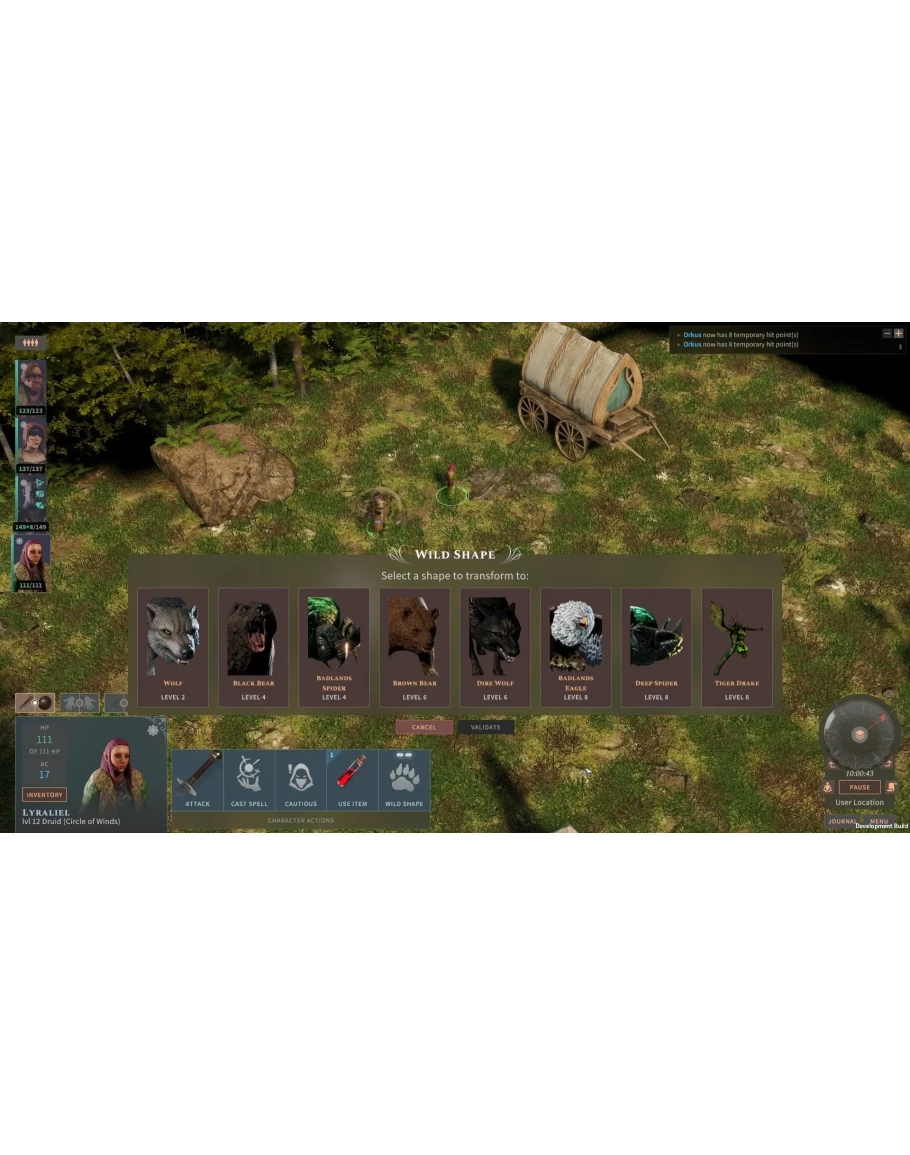Image resolution: width=910 pixels, height=1155 pixels.
Task: Pick the Badlands Spider shape card
Action: (334, 646)
